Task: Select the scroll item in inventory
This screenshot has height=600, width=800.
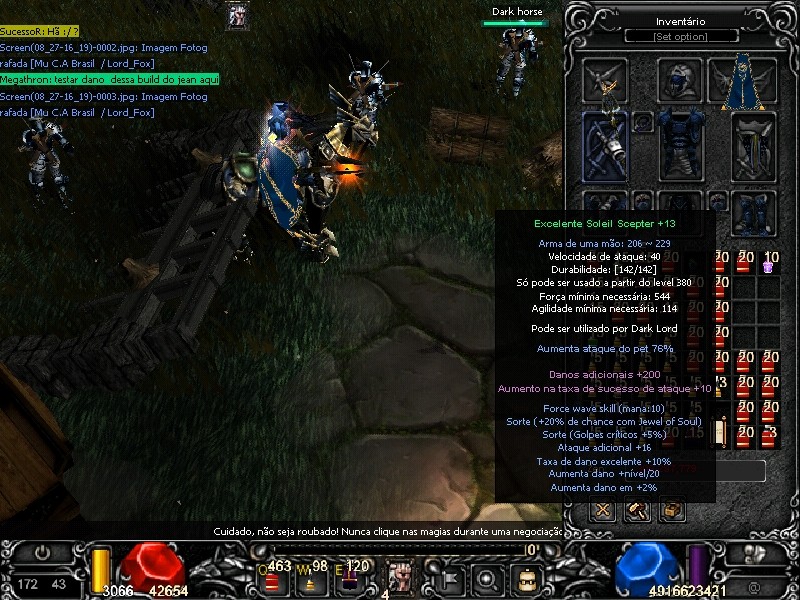Action: [x=719, y=432]
